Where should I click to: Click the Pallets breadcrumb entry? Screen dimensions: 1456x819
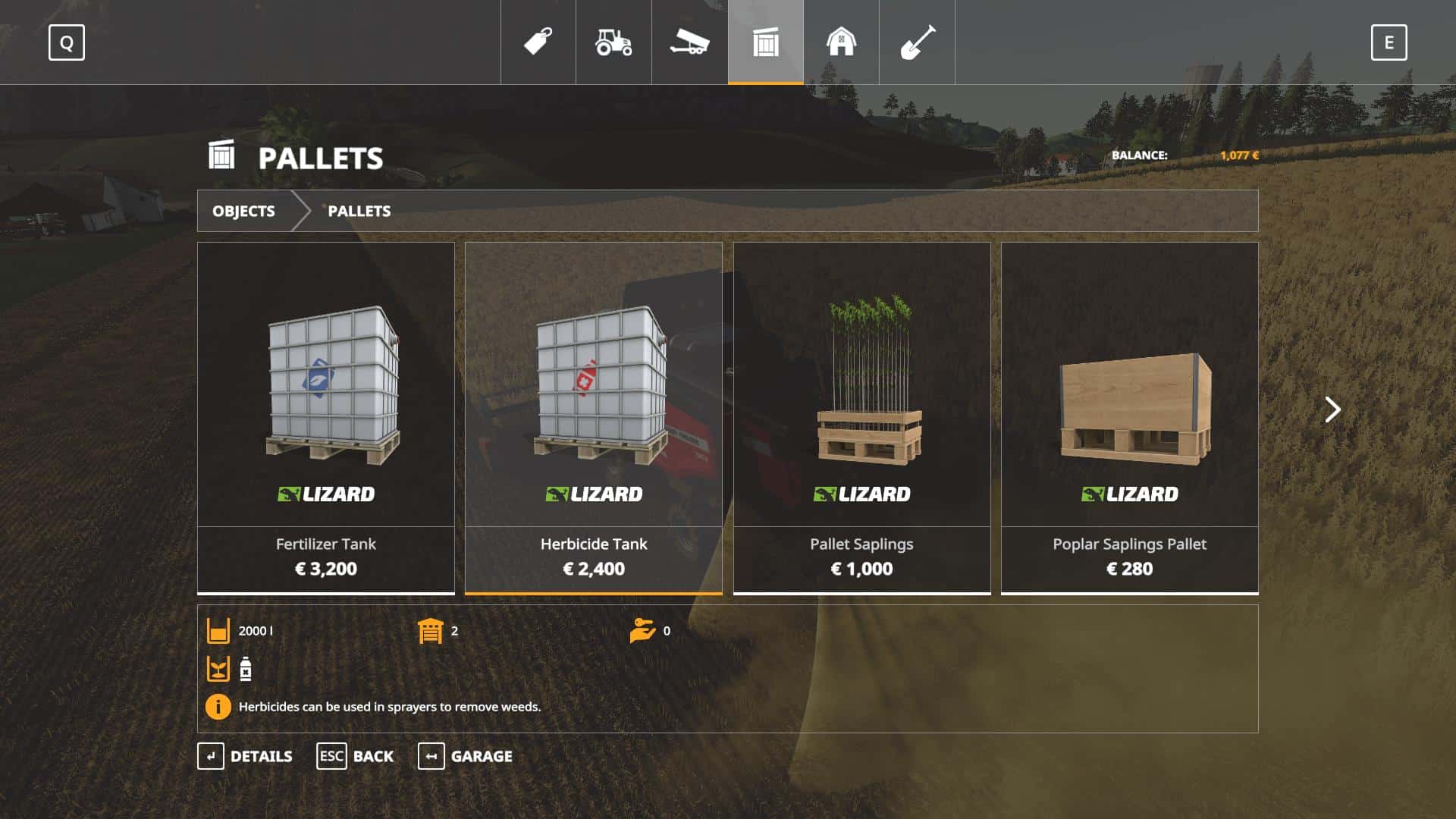pos(359,211)
